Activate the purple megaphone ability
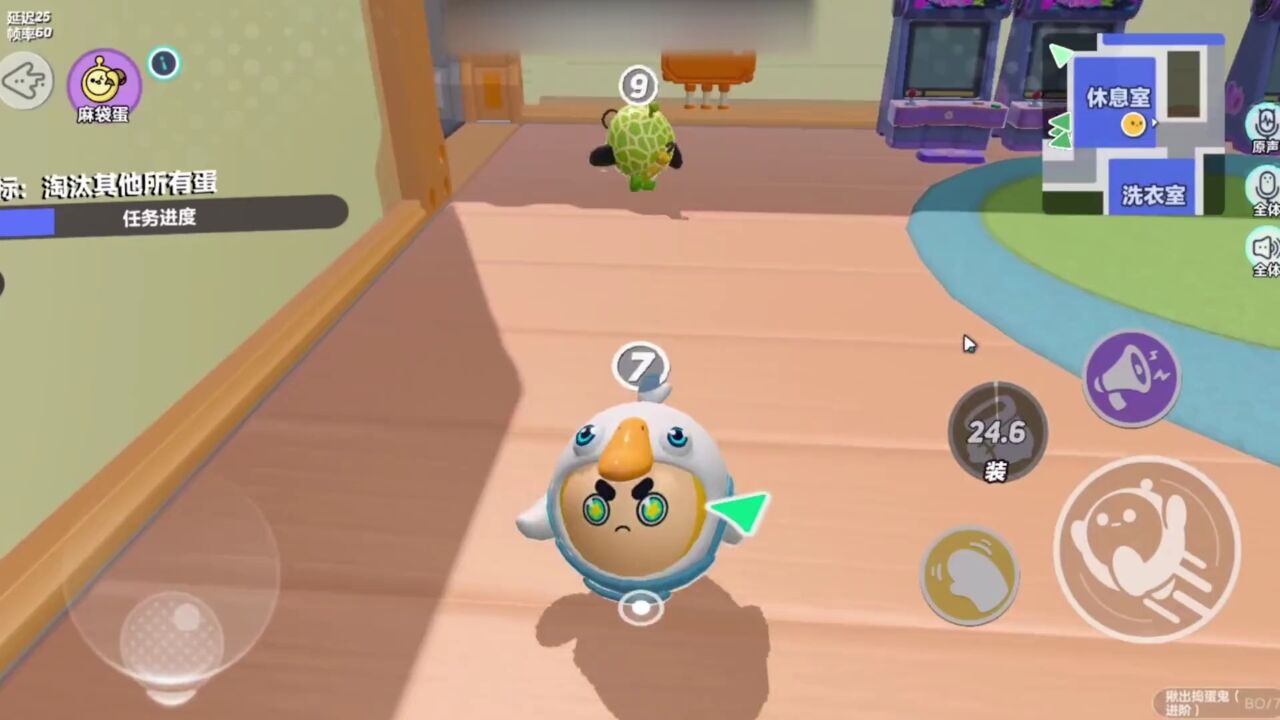This screenshot has height=720, width=1280. tap(1131, 378)
